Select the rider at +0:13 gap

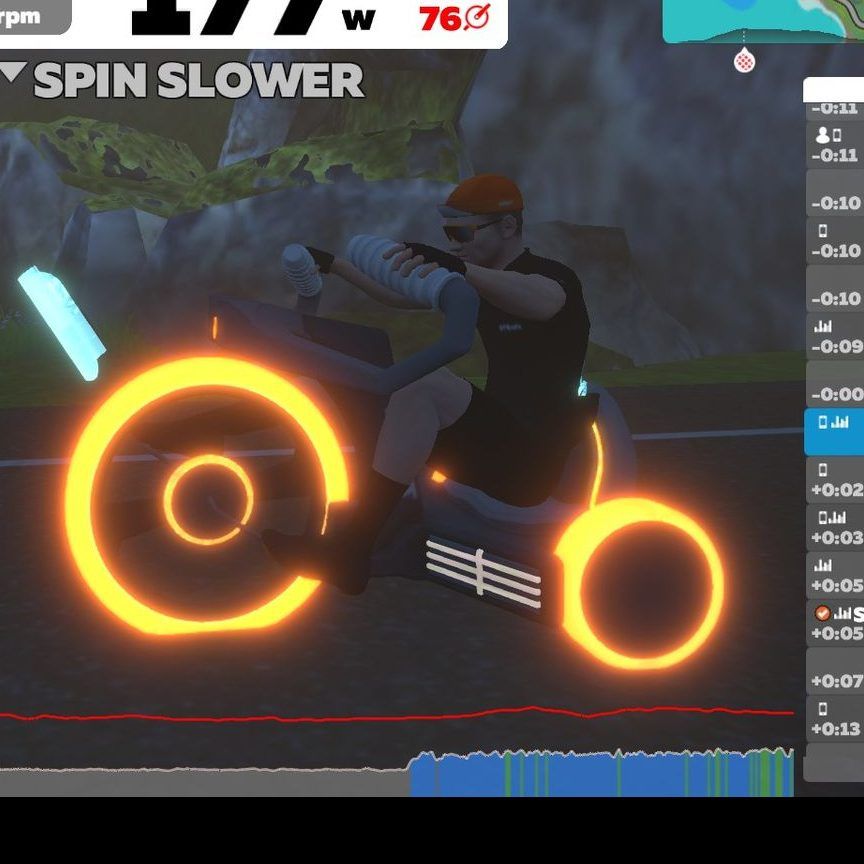tap(834, 719)
